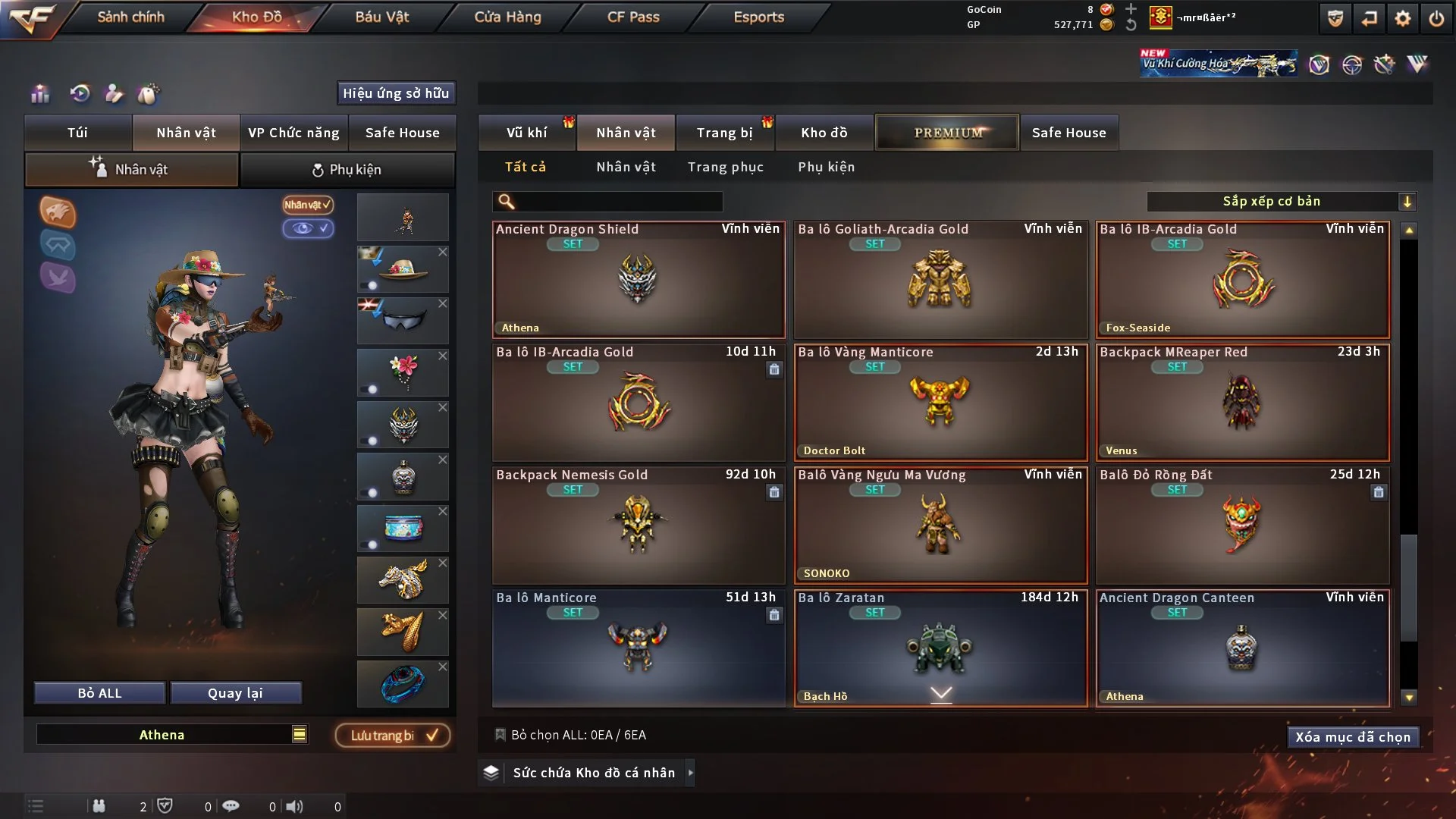Open the Cửa Hàng shop menu
The width and height of the screenshot is (1456, 819).
(x=507, y=17)
